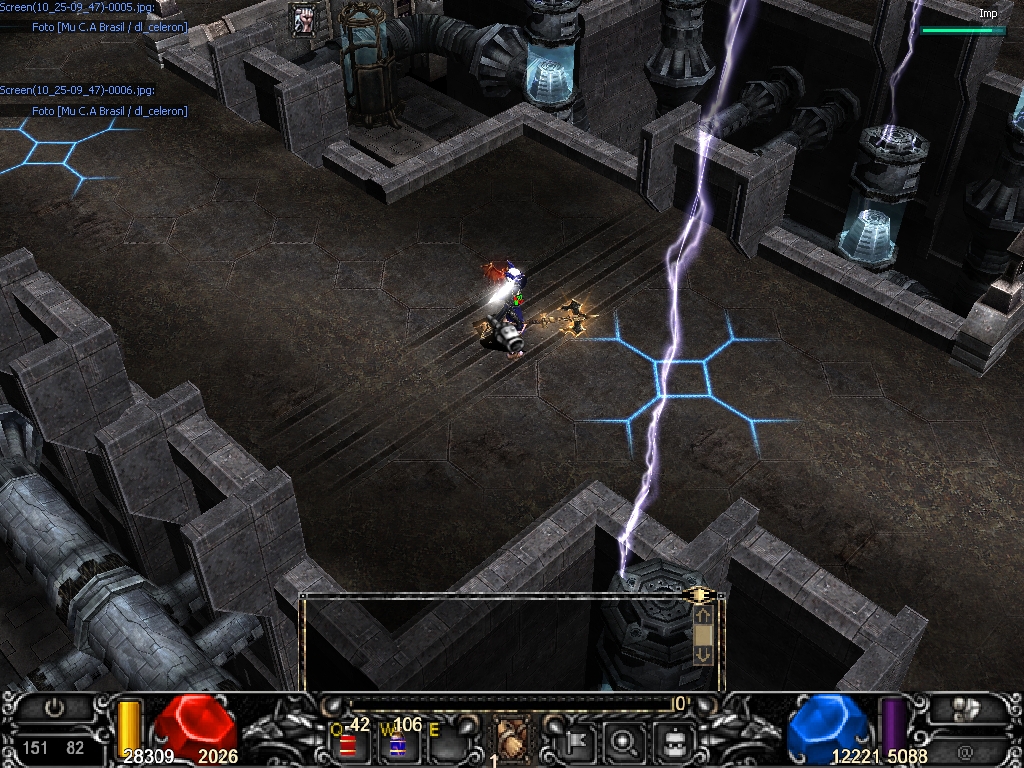Click the power button in the HUD
The width and height of the screenshot is (1024, 768).
(x=54, y=709)
